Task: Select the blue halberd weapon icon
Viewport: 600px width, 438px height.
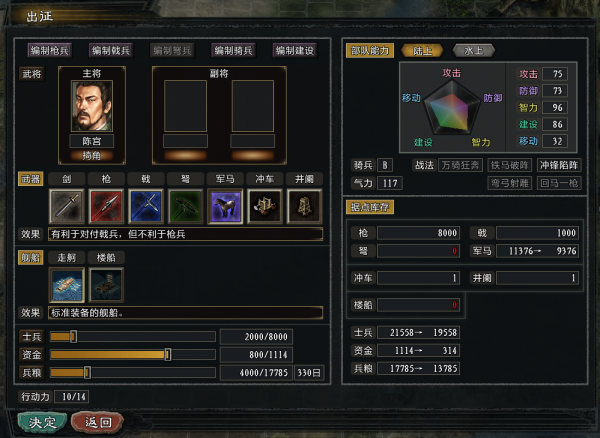Action: point(146,206)
